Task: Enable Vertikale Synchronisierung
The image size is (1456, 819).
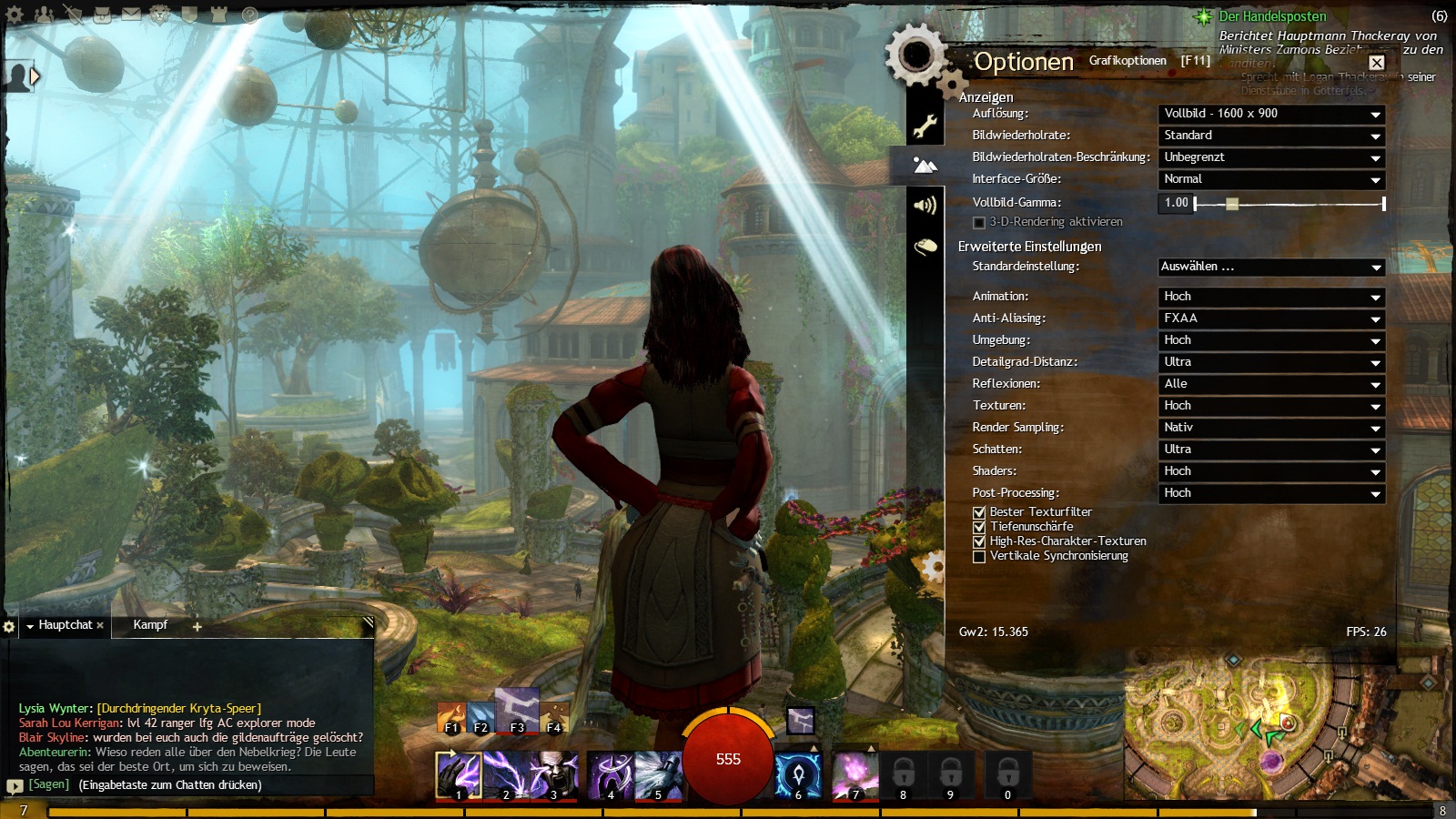Action: point(980,556)
